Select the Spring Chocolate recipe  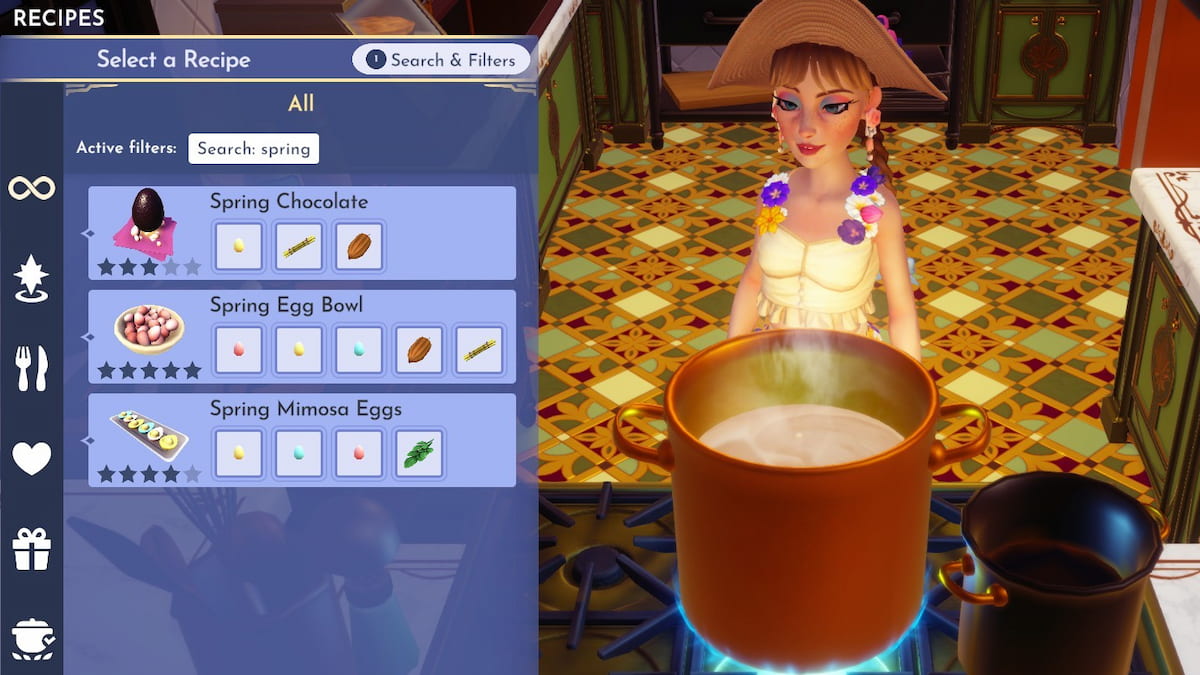(290, 203)
